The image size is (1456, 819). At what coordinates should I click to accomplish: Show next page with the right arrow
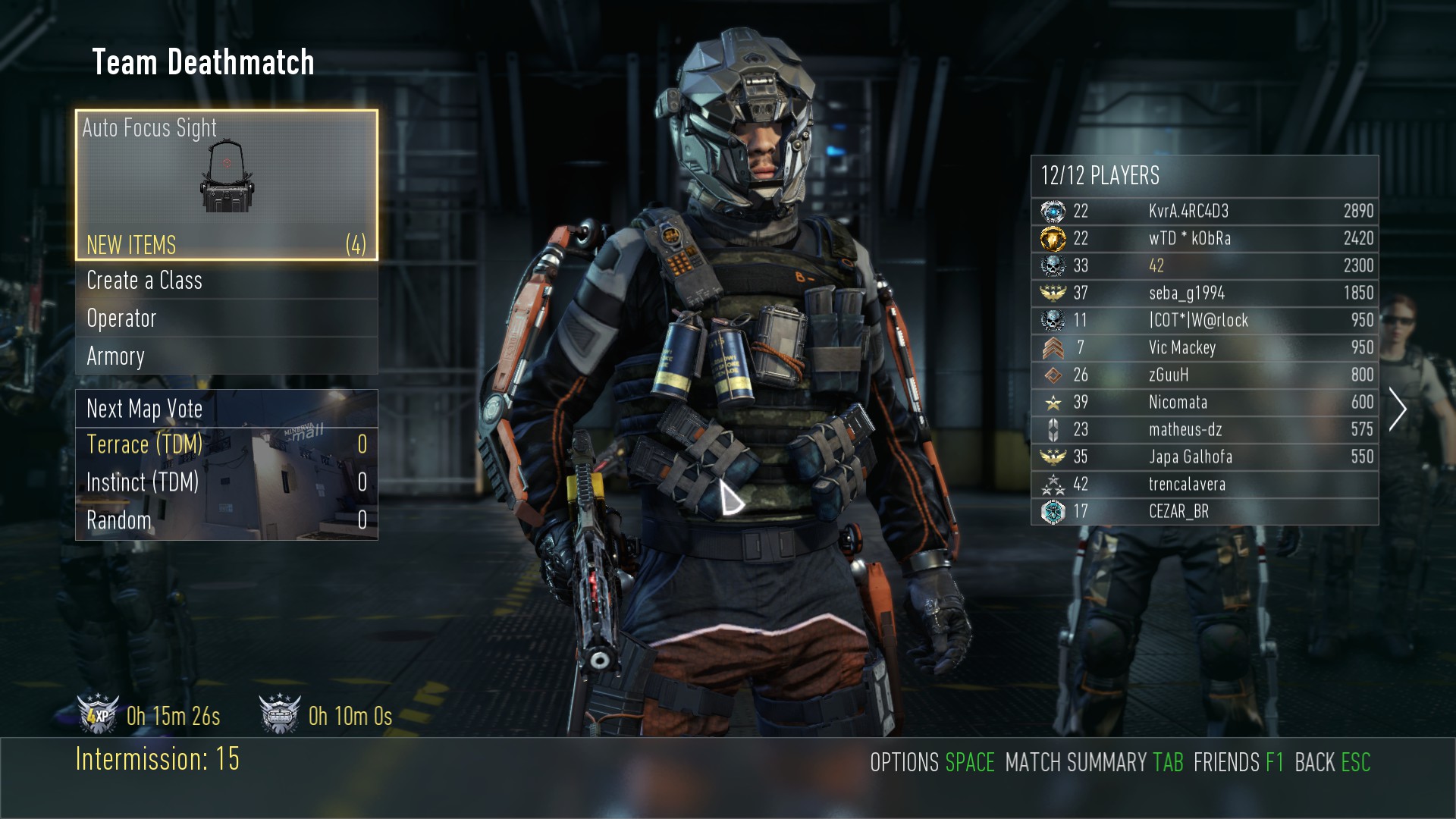[x=1397, y=409]
